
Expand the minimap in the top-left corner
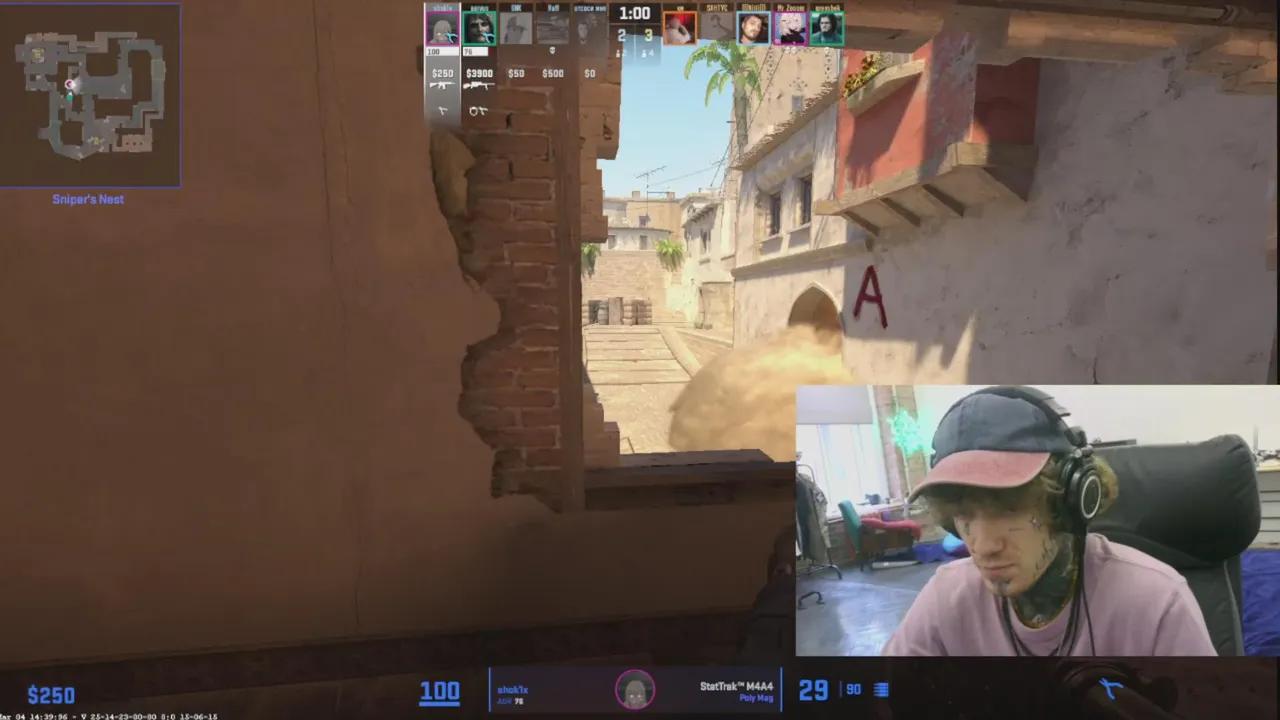[90, 93]
